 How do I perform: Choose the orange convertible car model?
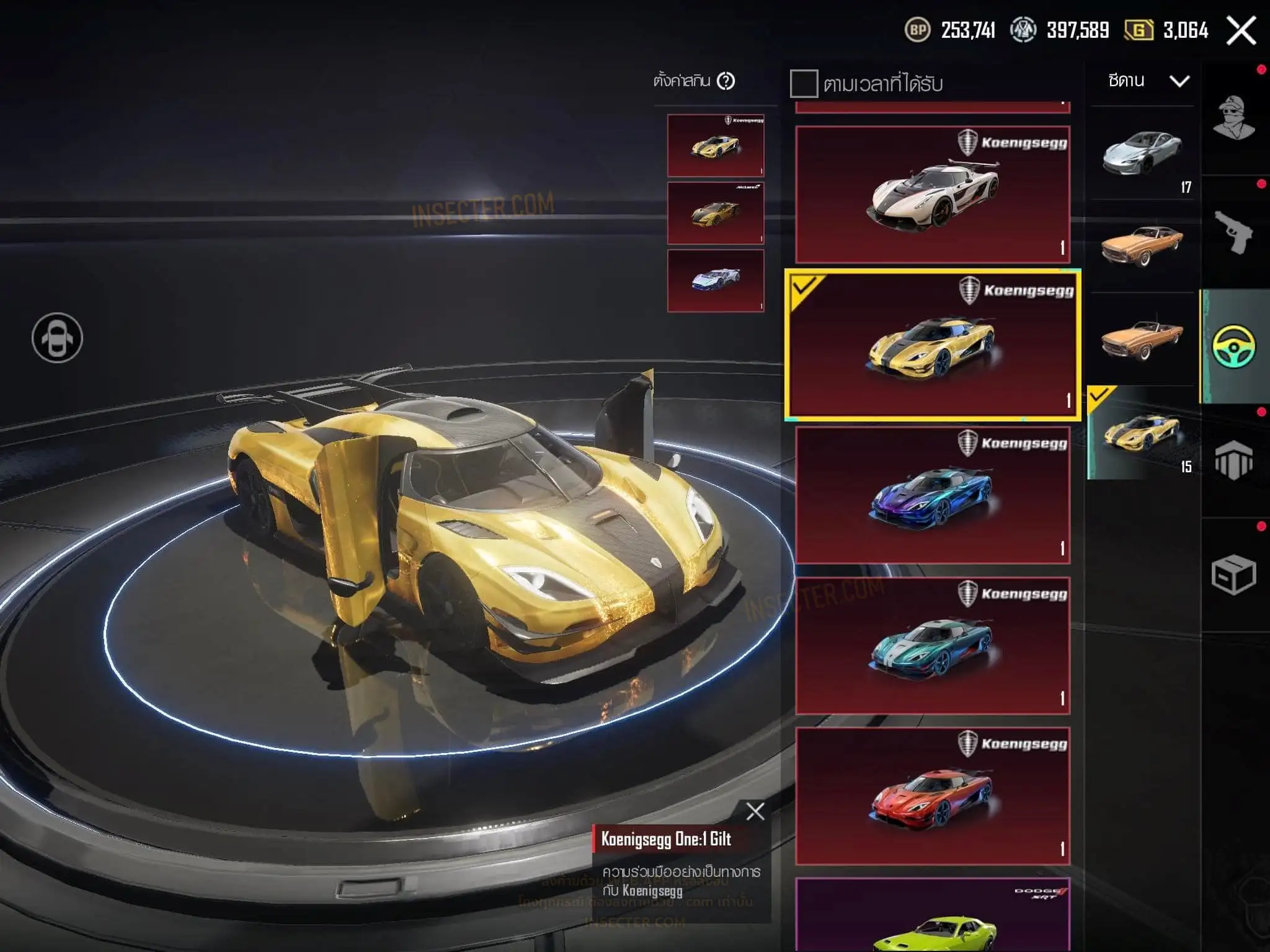[1142, 339]
